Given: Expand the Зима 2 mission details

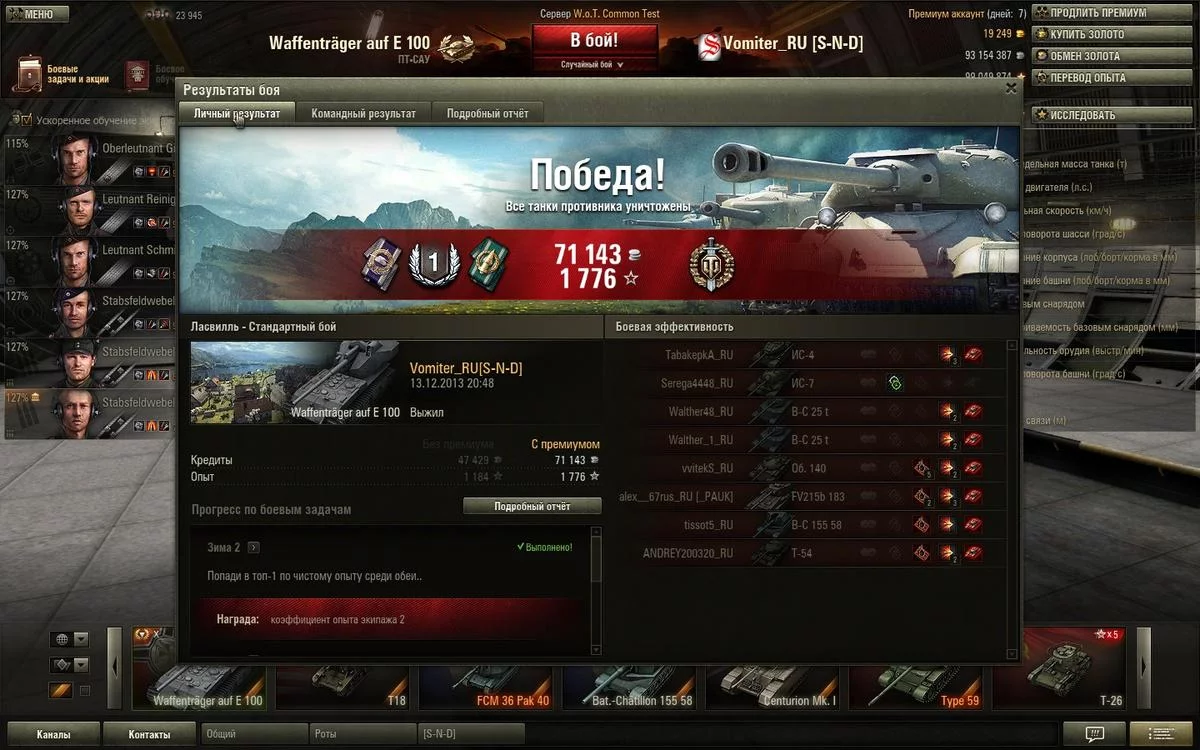Looking at the screenshot, I should pos(254,547).
